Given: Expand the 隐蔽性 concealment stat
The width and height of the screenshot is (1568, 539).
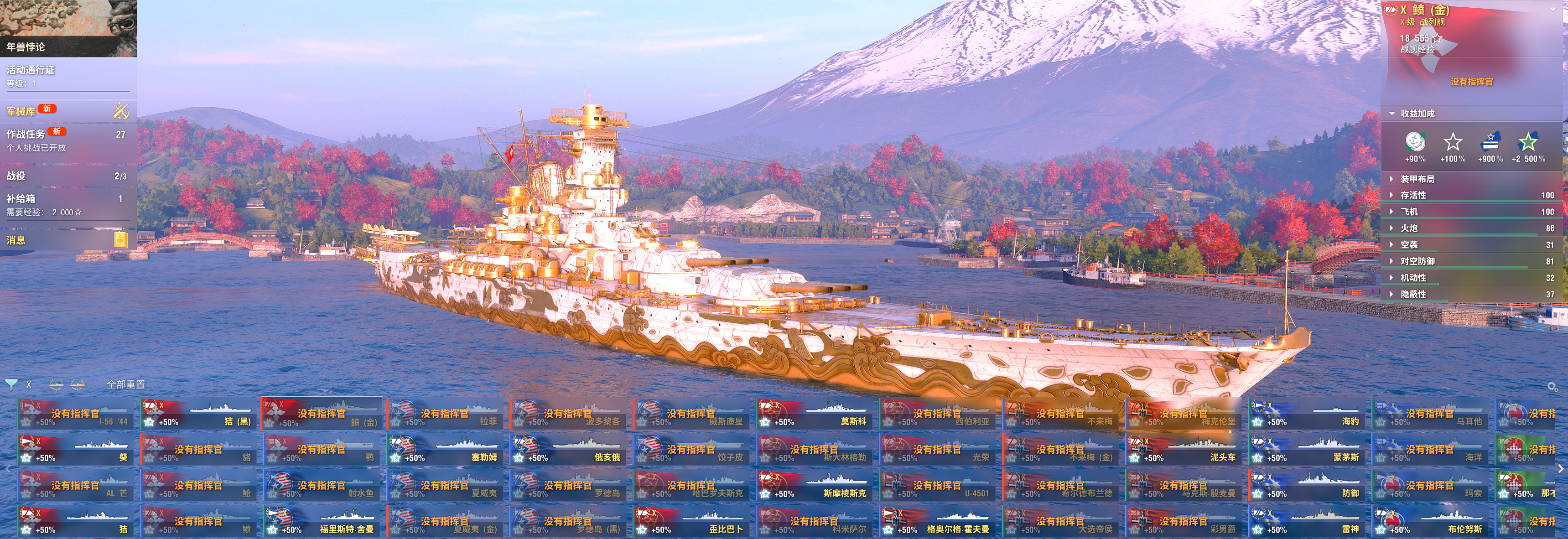Looking at the screenshot, I should [1413, 294].
